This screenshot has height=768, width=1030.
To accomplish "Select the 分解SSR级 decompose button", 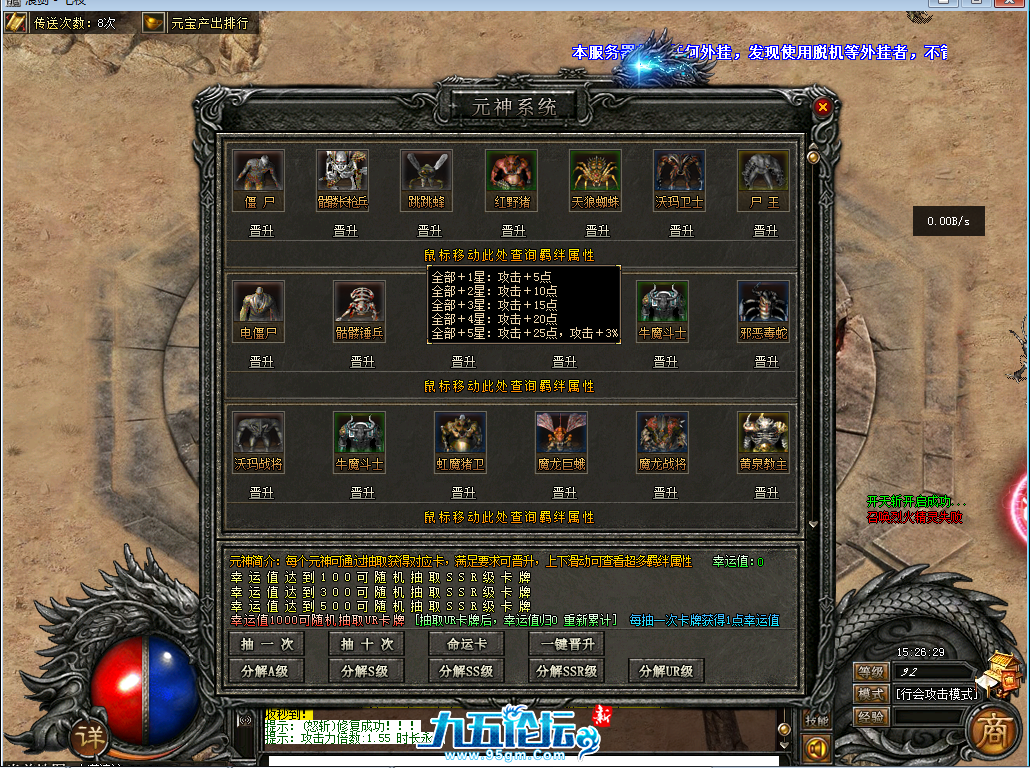I will 567,671.
